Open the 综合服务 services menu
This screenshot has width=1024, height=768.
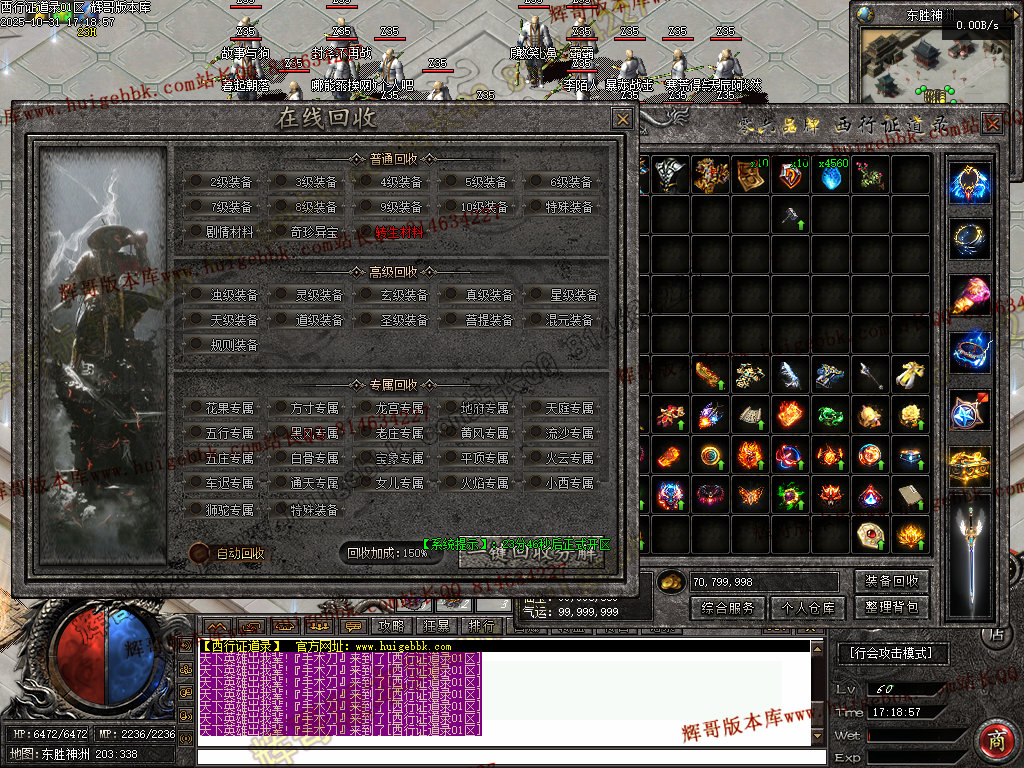pos(727,607)
